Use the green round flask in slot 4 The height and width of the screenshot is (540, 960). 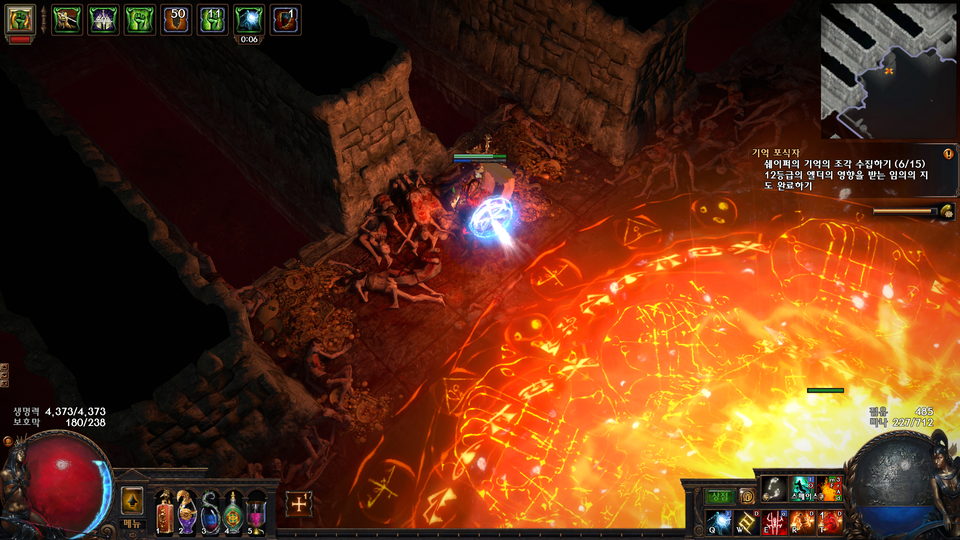(x=233, y=512)
